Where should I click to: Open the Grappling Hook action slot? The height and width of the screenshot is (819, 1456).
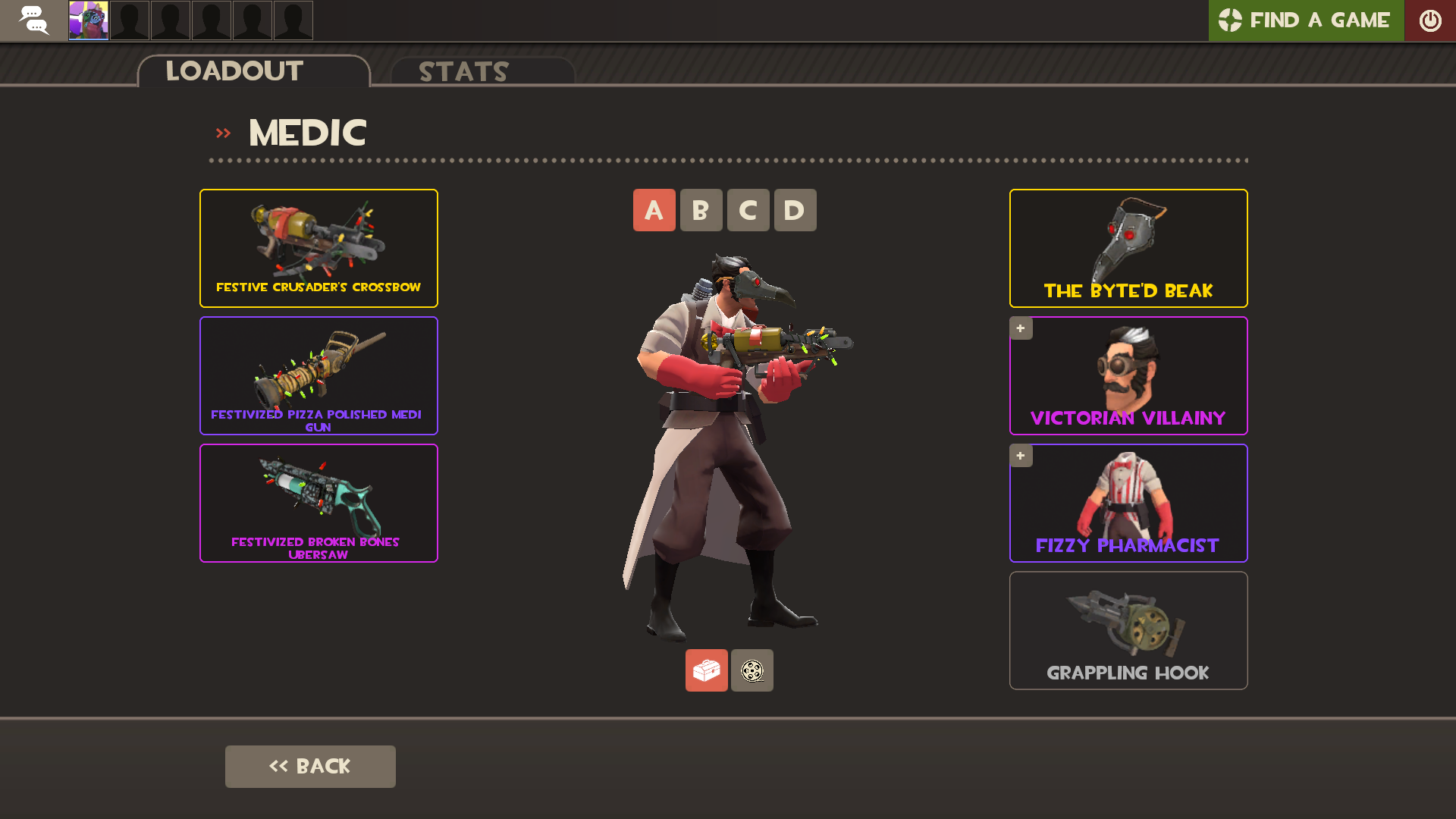[1128, 630]
